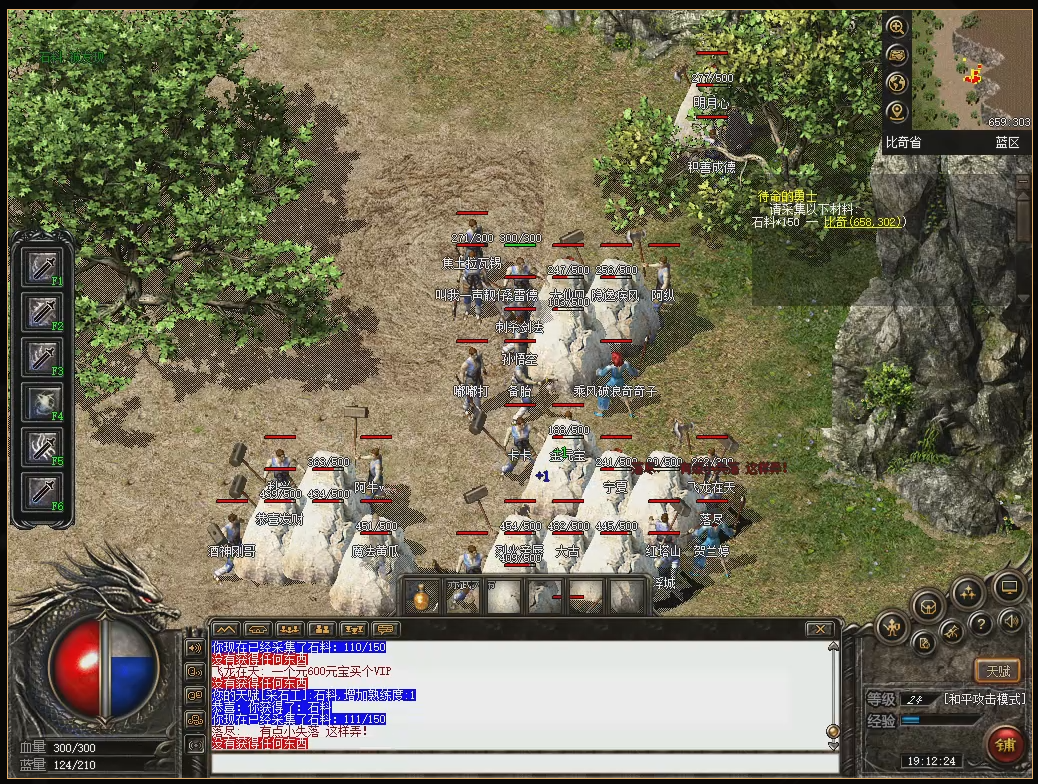Click the [和平攻击模式] attack mode label

(x=984, y=698)
